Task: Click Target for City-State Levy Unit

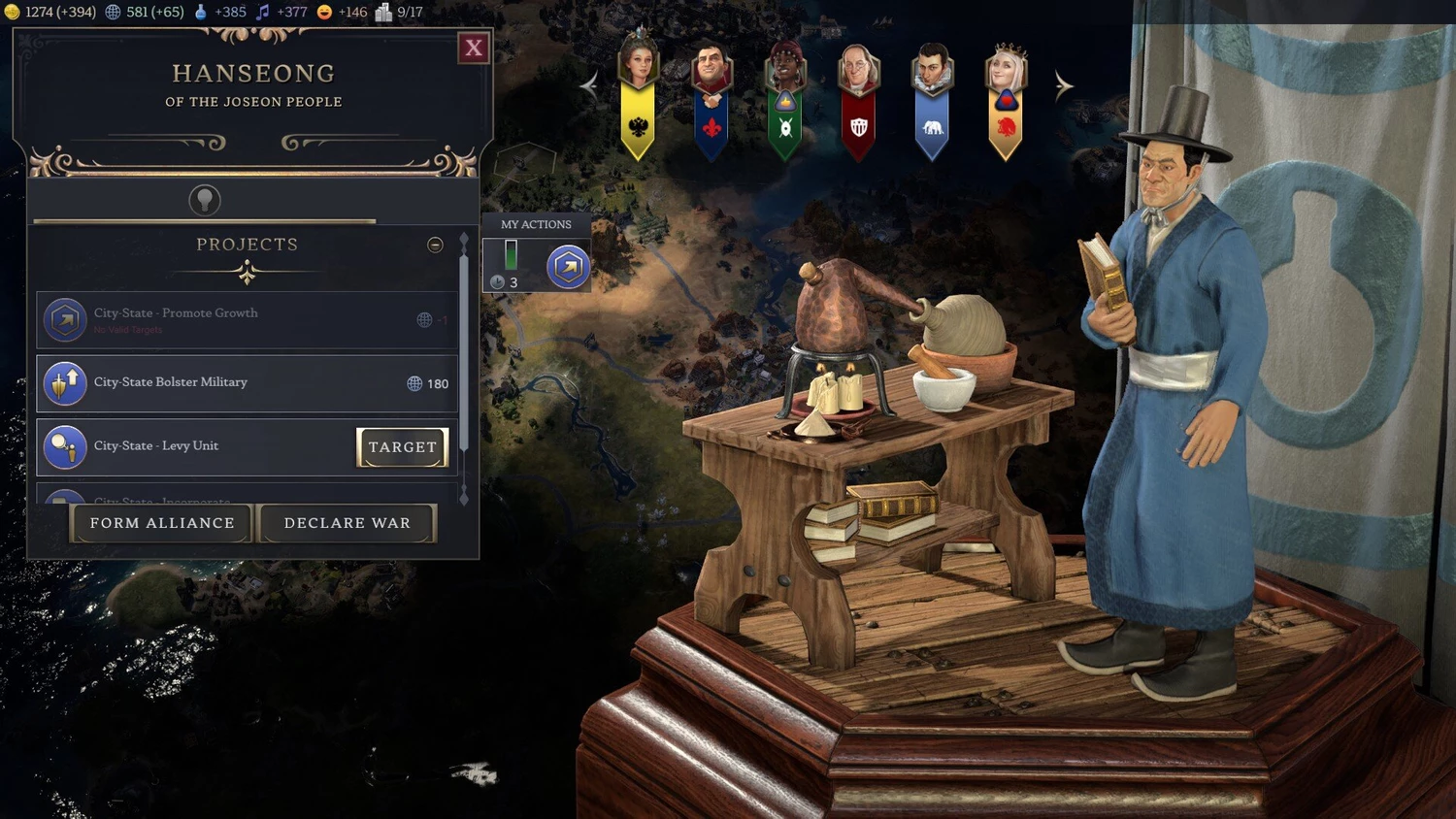Action: [x=402, y=447]
